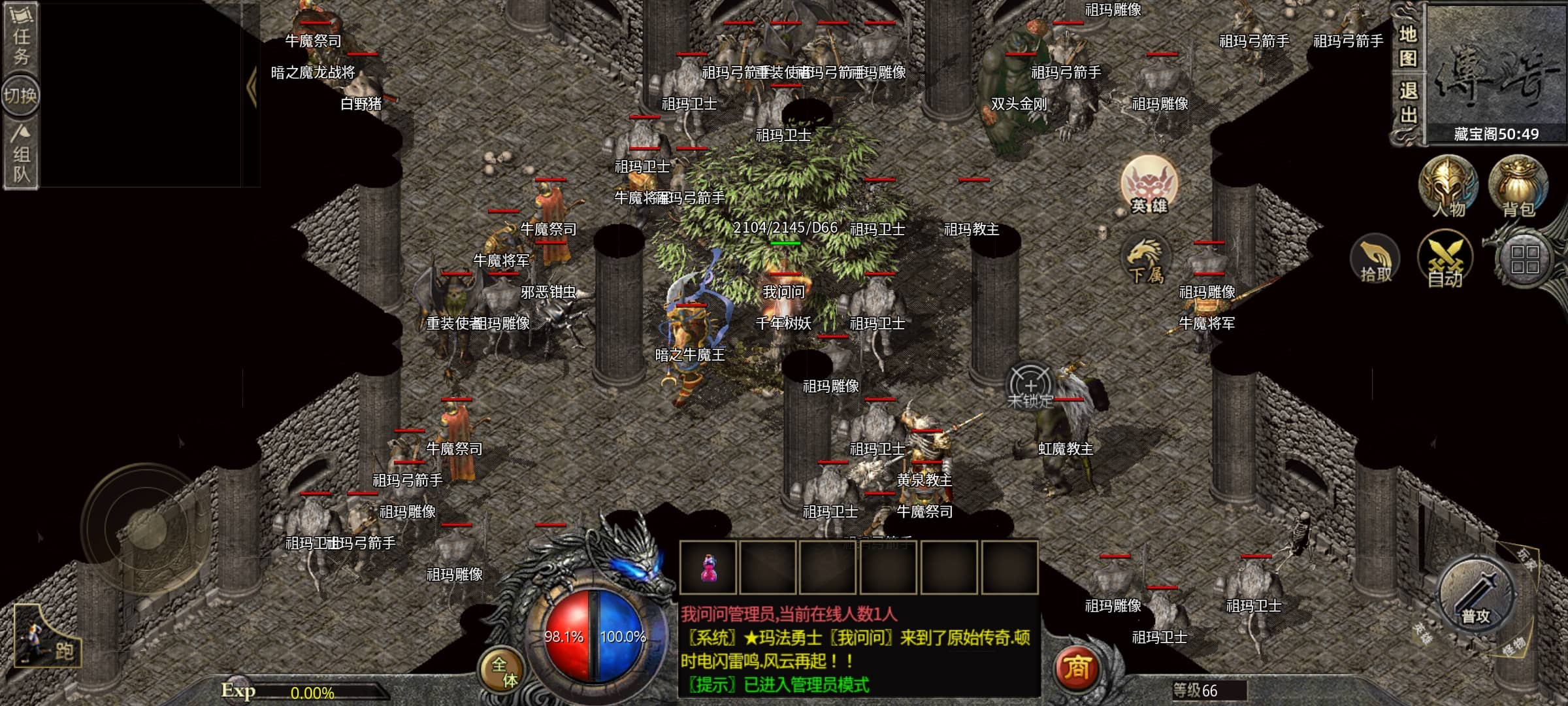
Task: Open the 人物 character sheet
Action: pyautogui.click(x=1448, y=187)
